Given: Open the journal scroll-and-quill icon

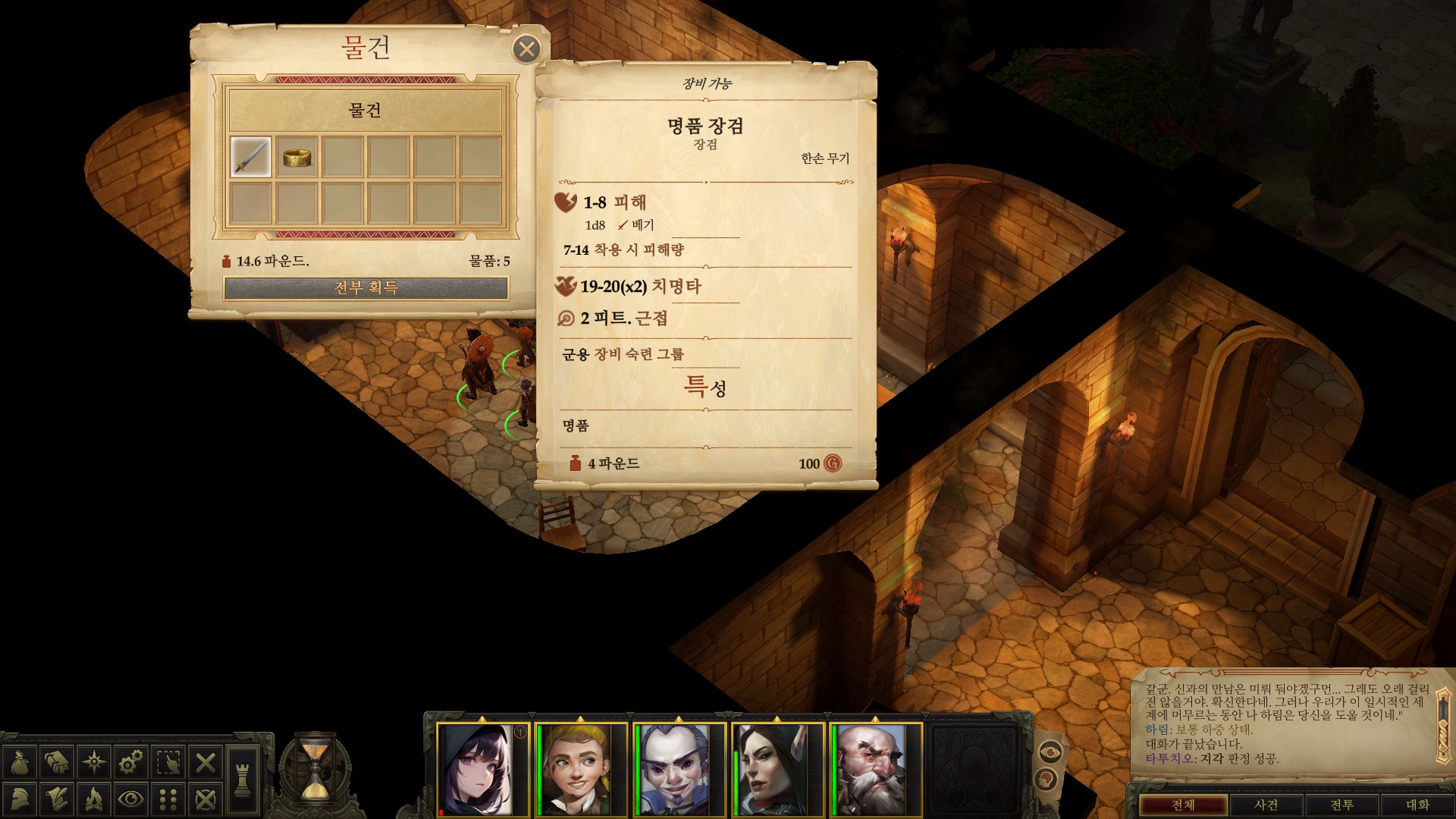Looking at the screenshot, I should point(55,800).
